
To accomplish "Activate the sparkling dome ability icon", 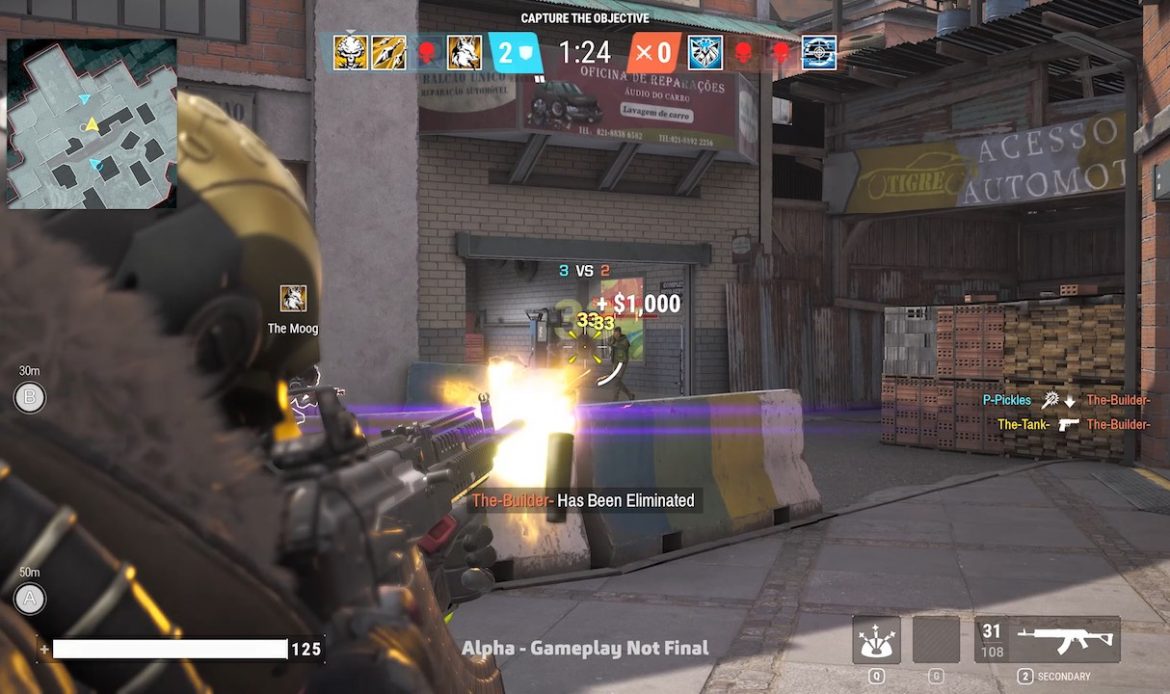I will [876, 640].
